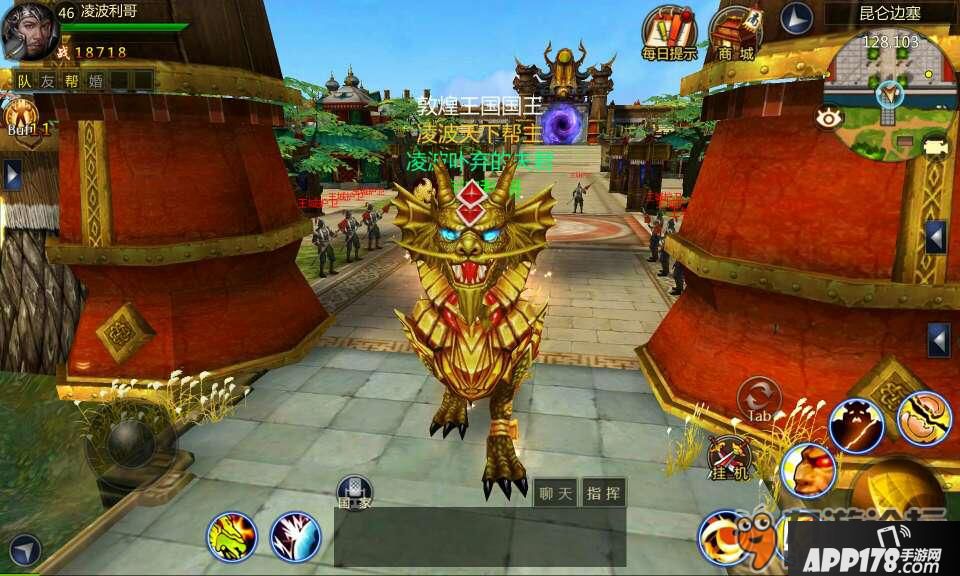Open the 聊天 chat tab
960x576 pixels.
click(554, 492)
